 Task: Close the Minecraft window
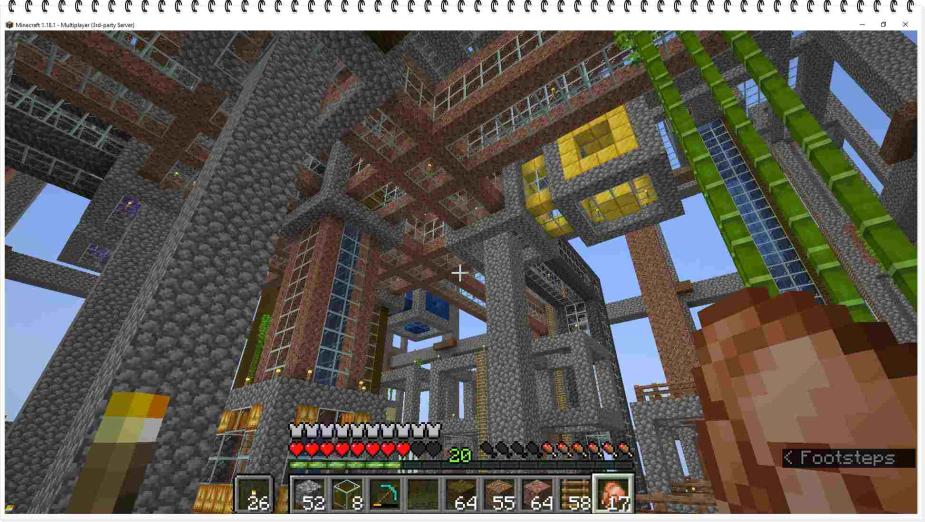pos(906,24)
